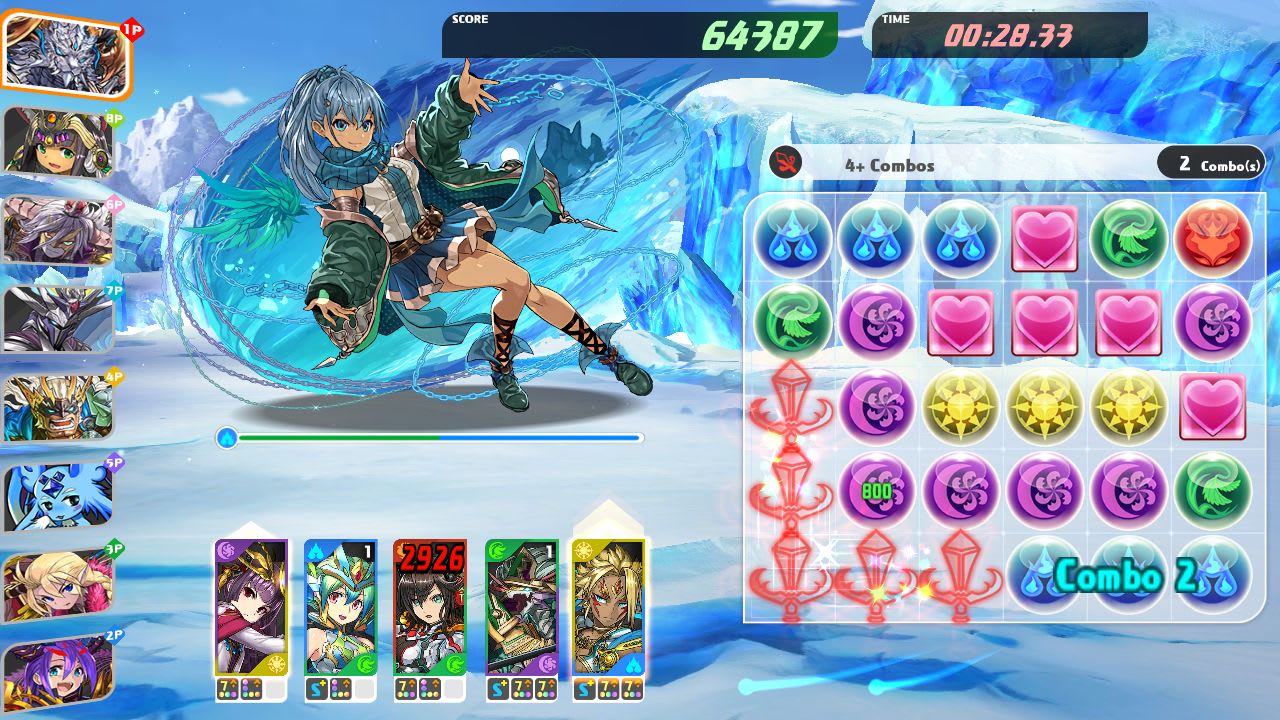
Task: Click the water drop icon beside the HP bar
Action: (228, 436)
